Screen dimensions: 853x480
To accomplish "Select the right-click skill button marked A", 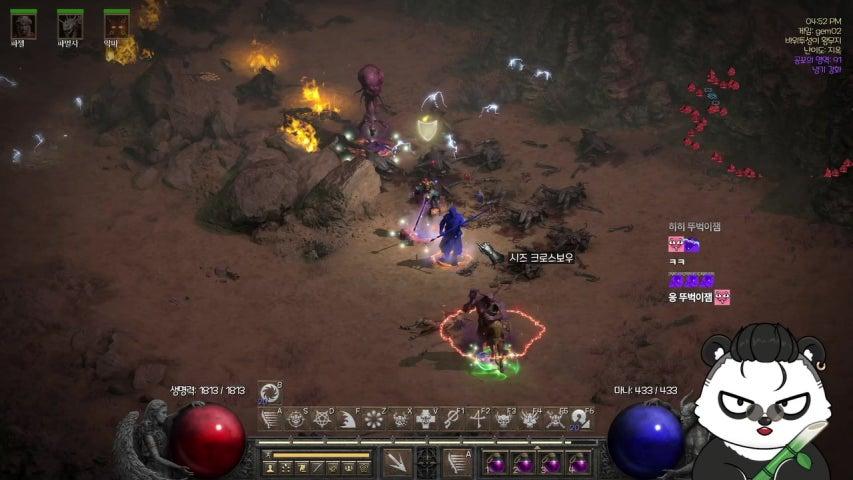I will tap(455, 461).
